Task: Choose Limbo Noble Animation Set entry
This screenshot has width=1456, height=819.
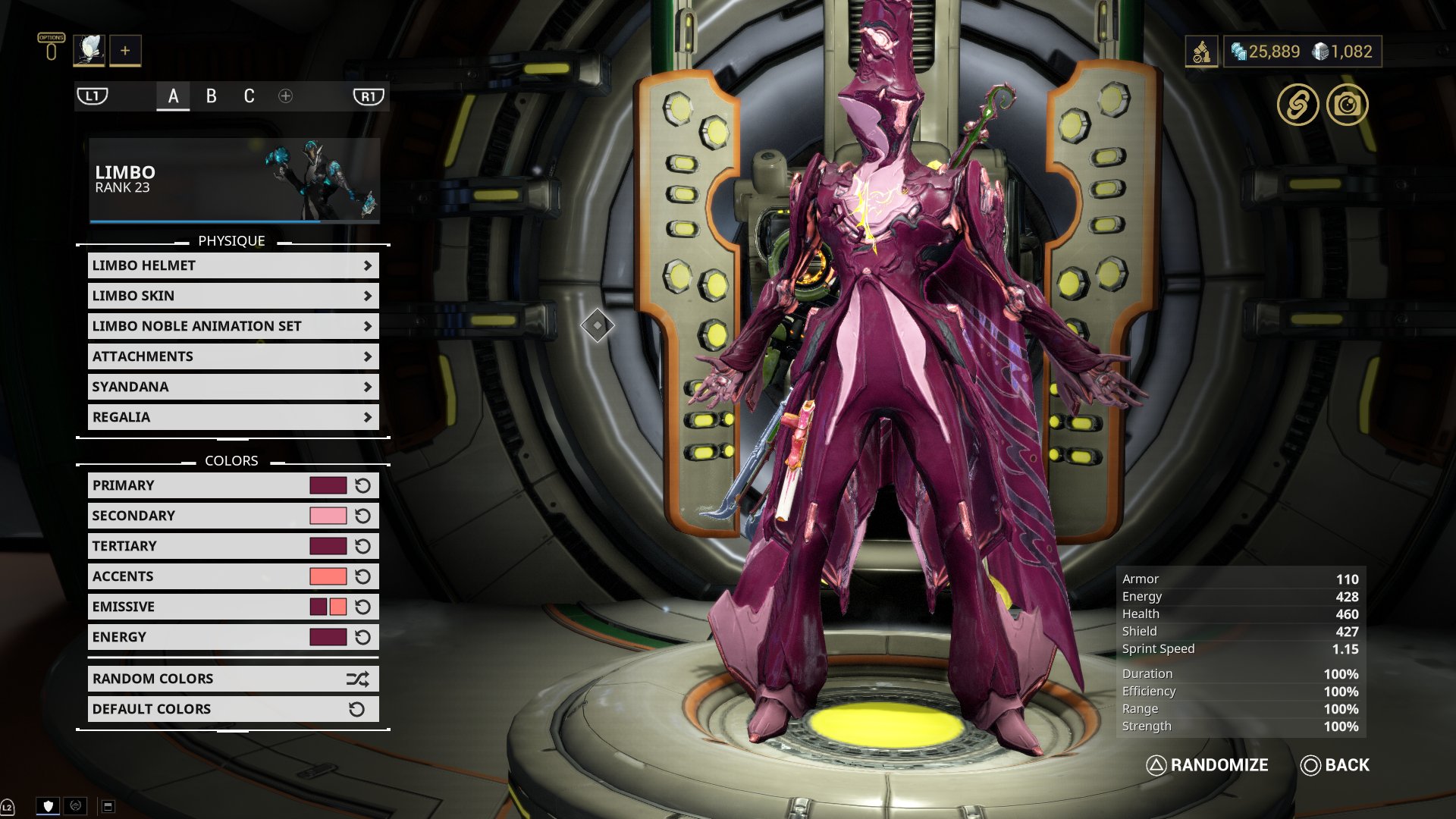Action: [x=233, y=326]
